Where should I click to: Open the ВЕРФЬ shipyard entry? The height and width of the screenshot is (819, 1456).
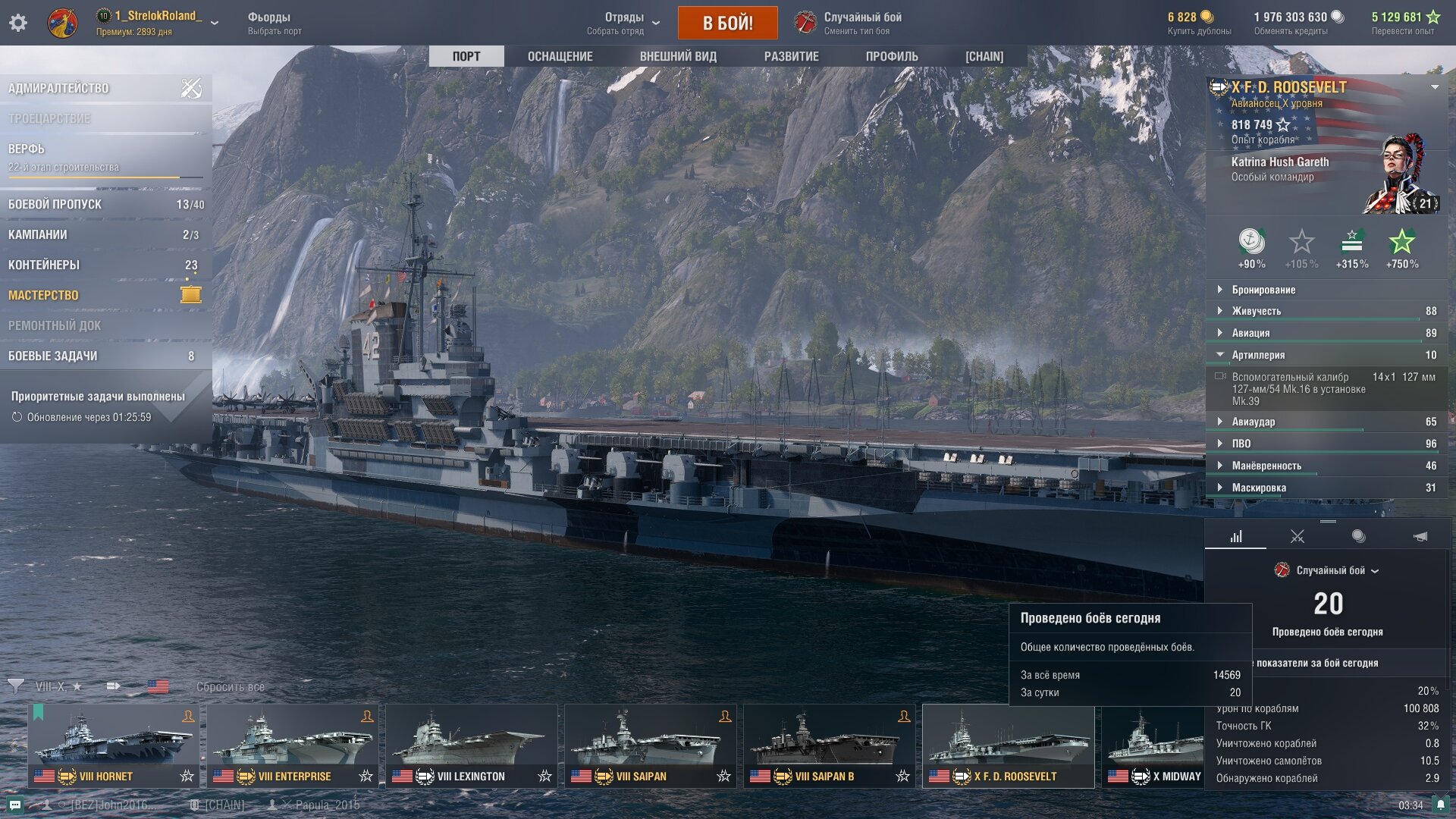click(27, 149)
